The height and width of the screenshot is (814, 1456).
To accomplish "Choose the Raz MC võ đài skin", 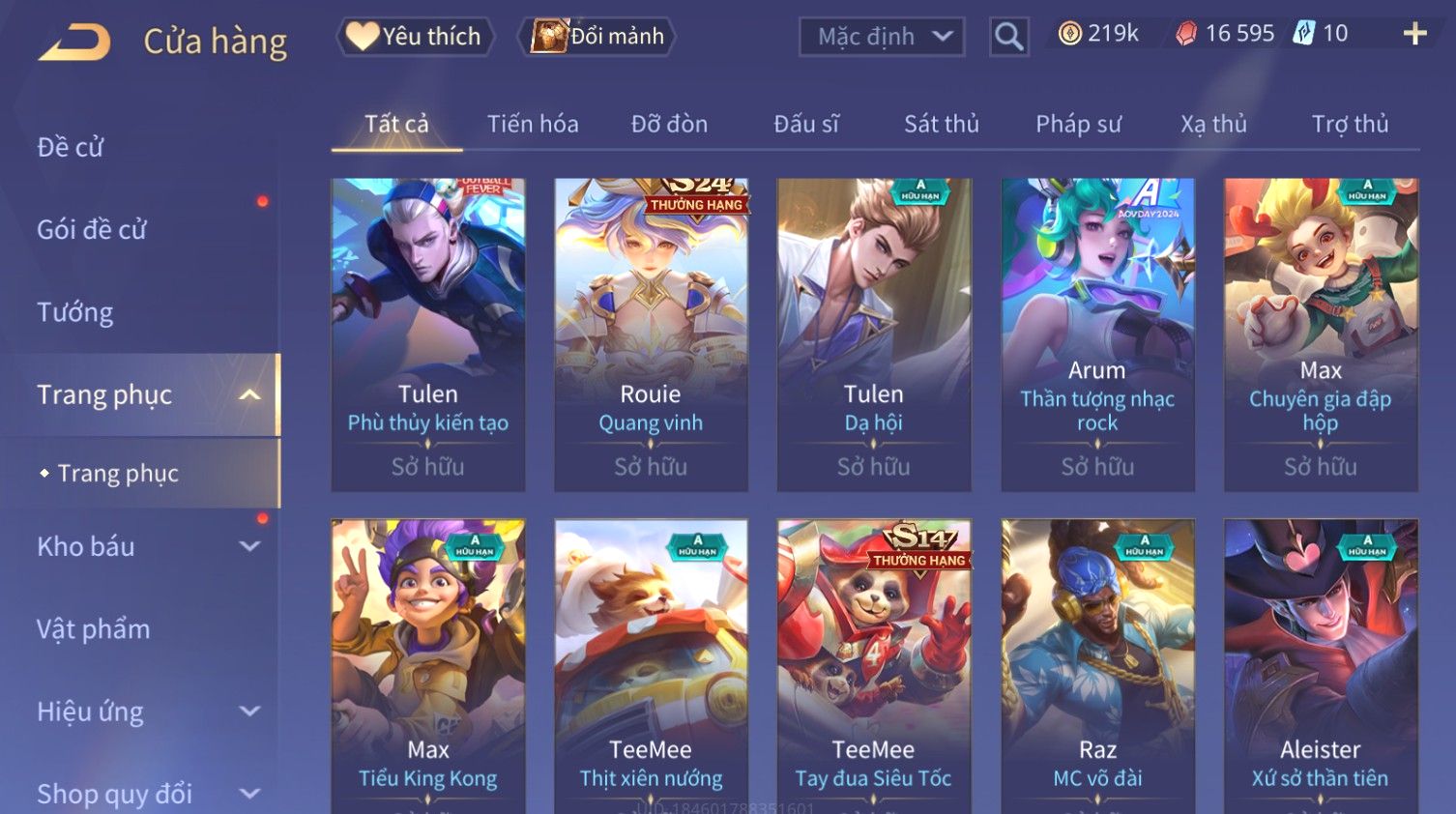I will point(1097,667).
